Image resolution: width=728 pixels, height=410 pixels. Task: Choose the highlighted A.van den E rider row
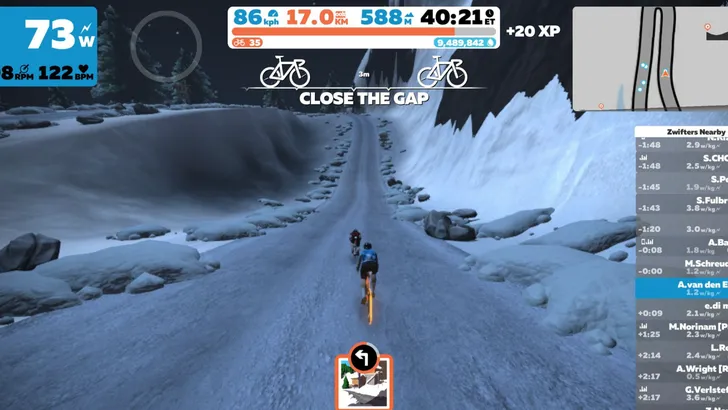682,288
